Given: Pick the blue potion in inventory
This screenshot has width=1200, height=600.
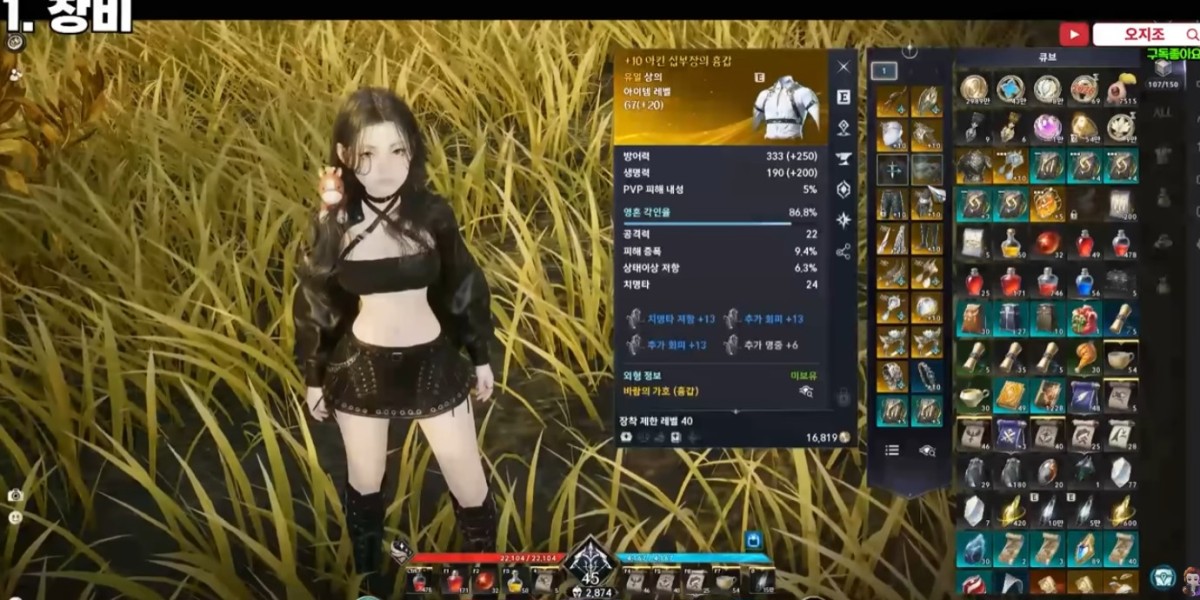Looking at the screenshot, I should pyautogui.click(x=1084, y=282).
